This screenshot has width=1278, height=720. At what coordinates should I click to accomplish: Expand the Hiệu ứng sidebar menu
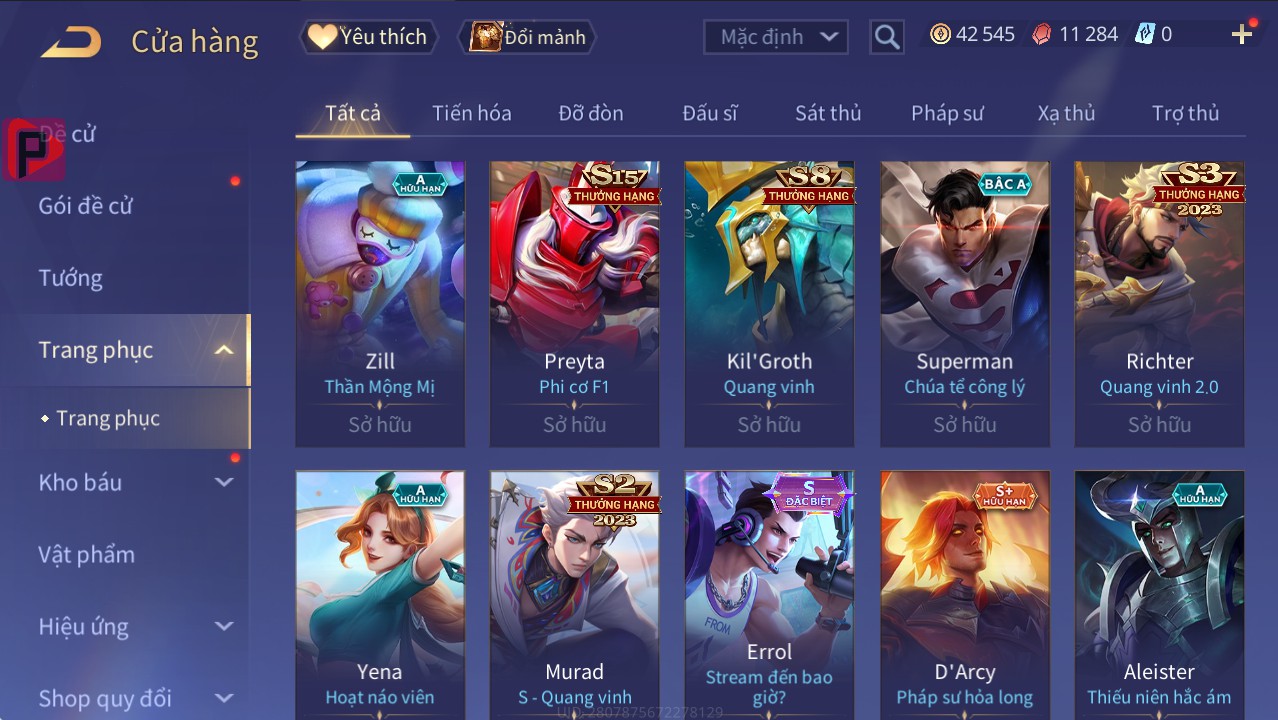(135, 627)
